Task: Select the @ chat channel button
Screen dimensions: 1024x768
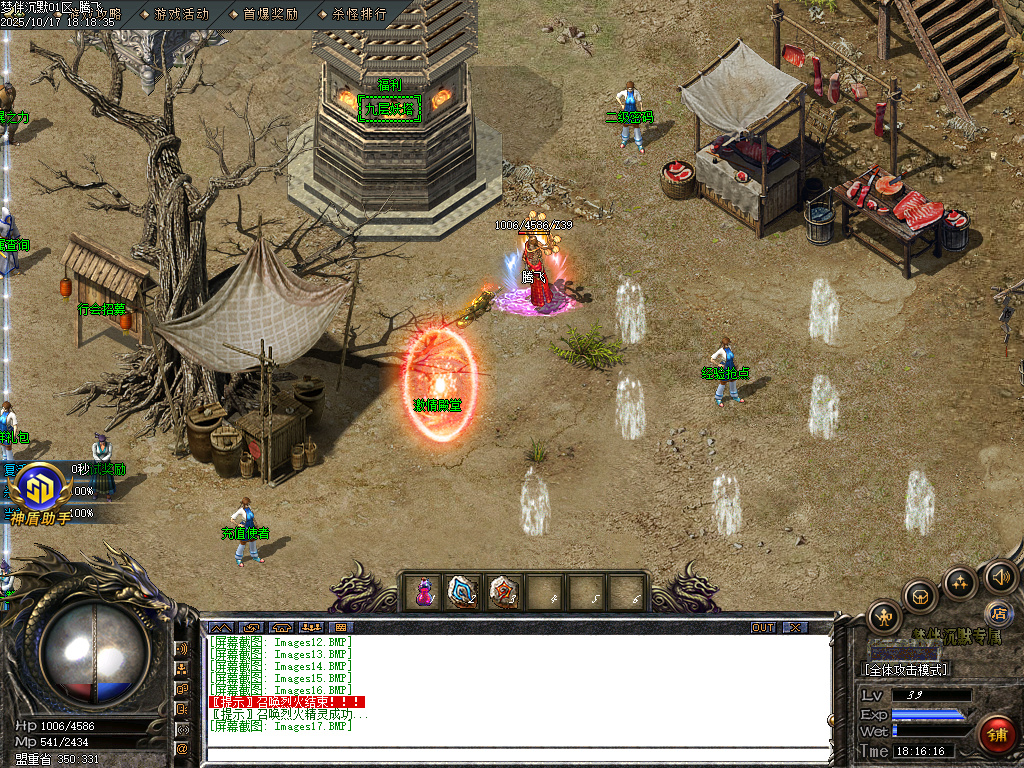Action: [x=182, y=748]
